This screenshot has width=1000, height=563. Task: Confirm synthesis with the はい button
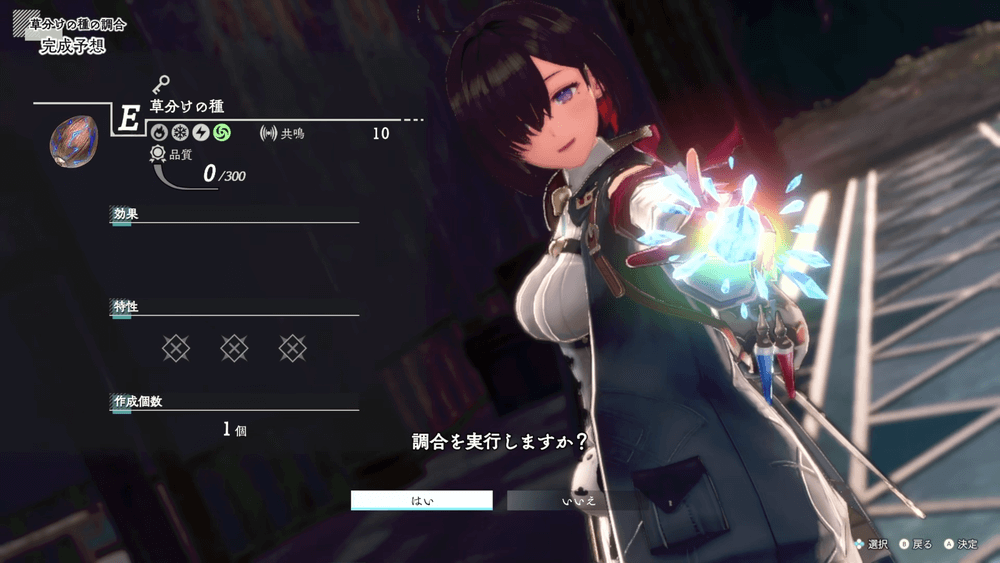tap(421, 500)
